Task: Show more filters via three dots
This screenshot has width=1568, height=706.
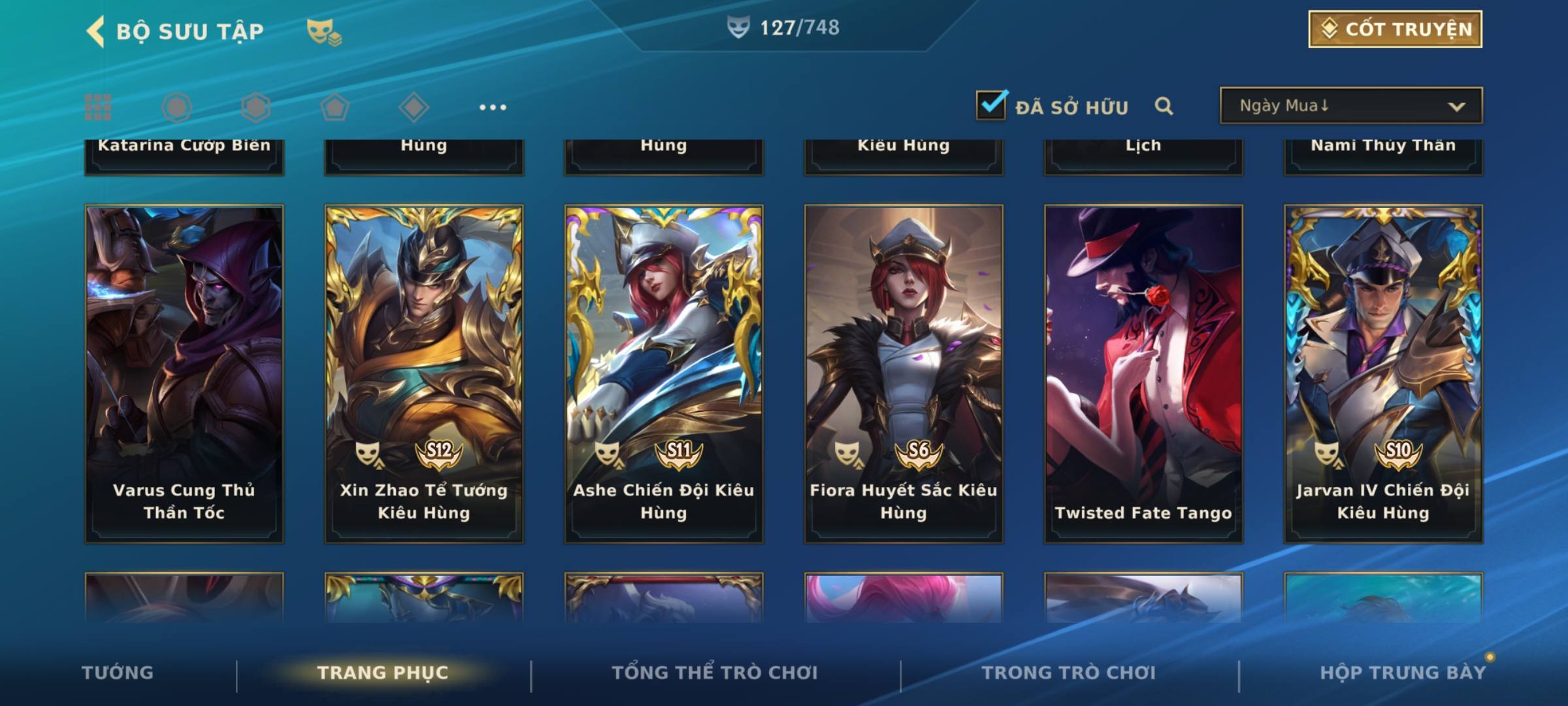Action: tap(493, 107)
